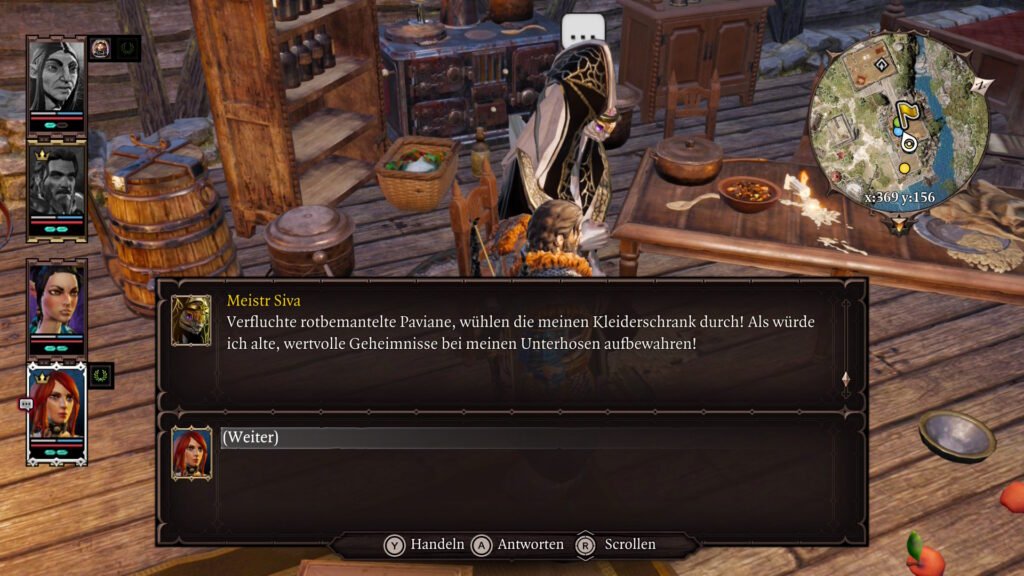Select the grey-haired elf party portrait
This screenshot has height=576, width=1024.
tap(56, 78)
